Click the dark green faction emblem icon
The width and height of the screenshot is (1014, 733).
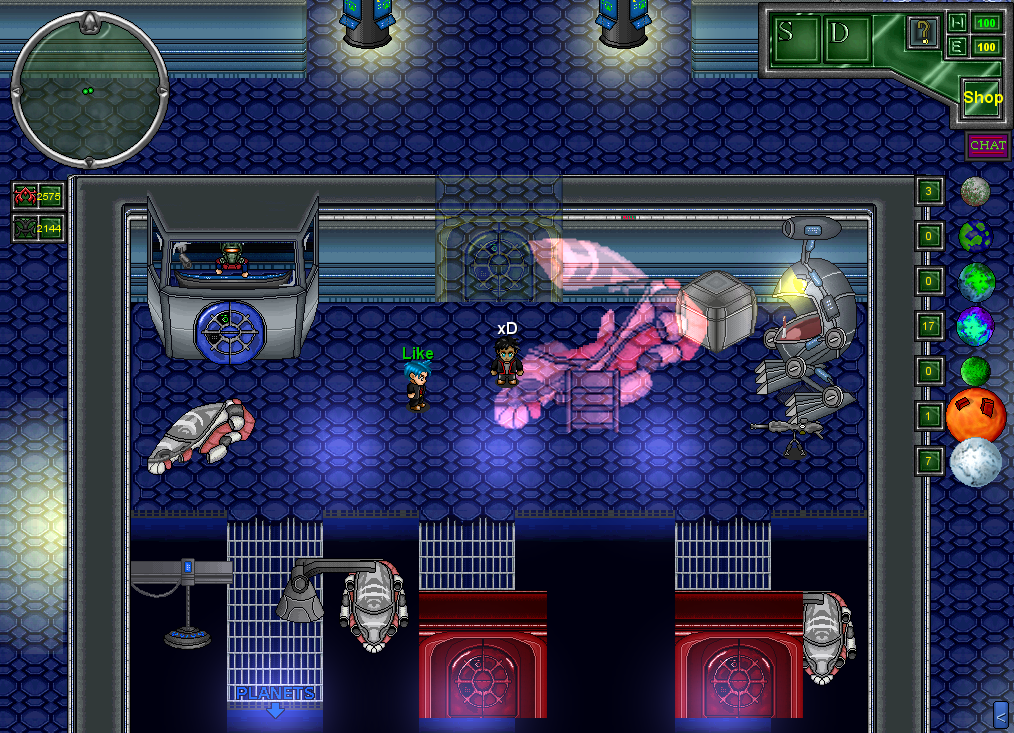[x=25, y=229]
